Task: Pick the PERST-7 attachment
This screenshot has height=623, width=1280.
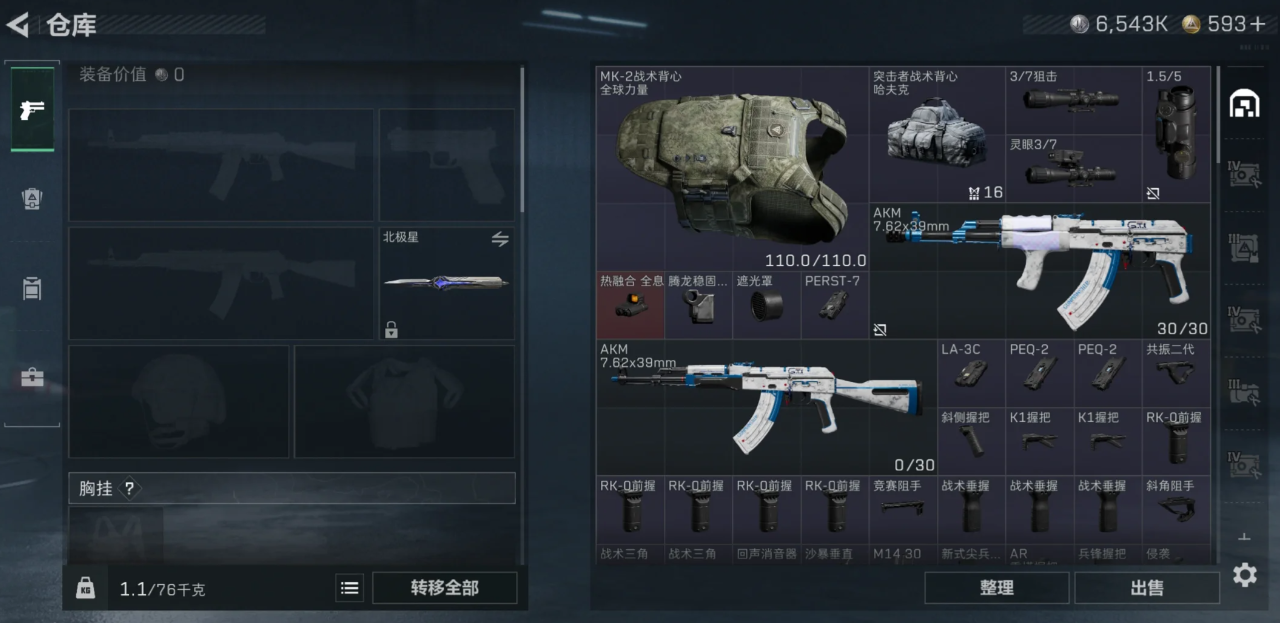Action: [x=834, y=305]
